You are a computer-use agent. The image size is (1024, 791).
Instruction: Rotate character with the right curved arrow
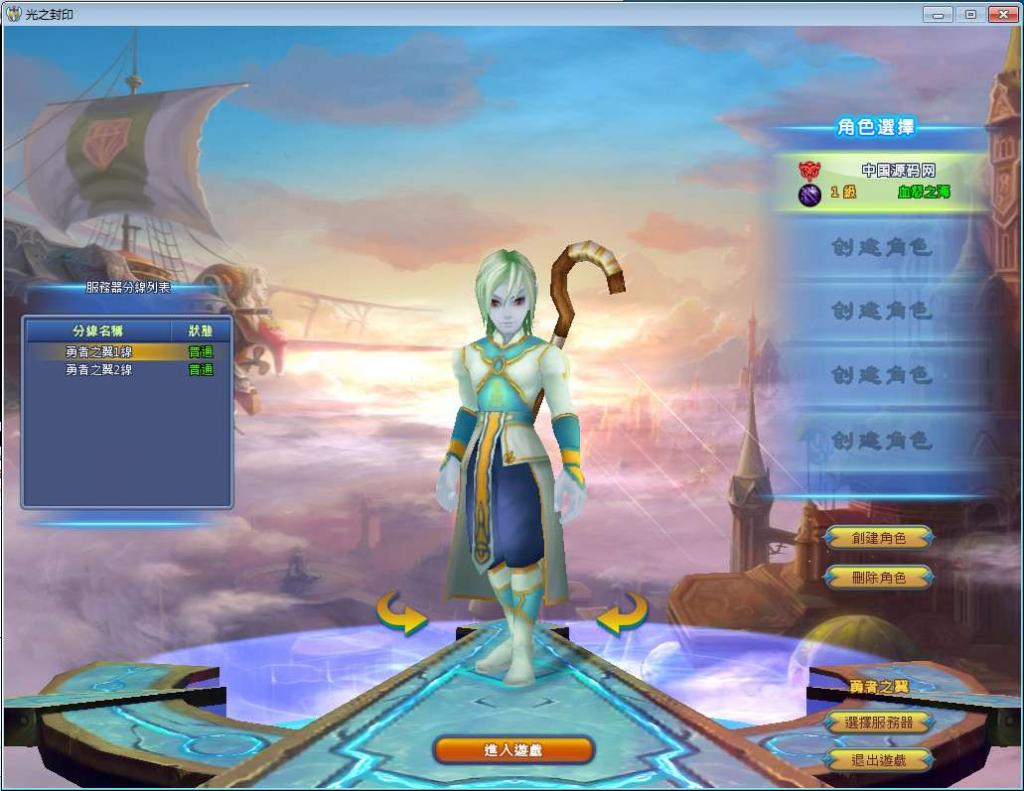pos(622,613)
